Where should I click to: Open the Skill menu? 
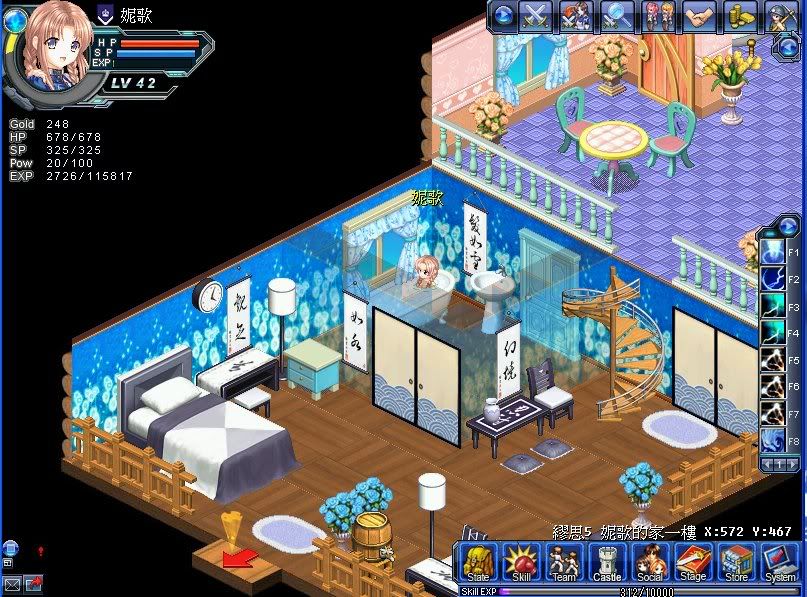pos(521,562)
